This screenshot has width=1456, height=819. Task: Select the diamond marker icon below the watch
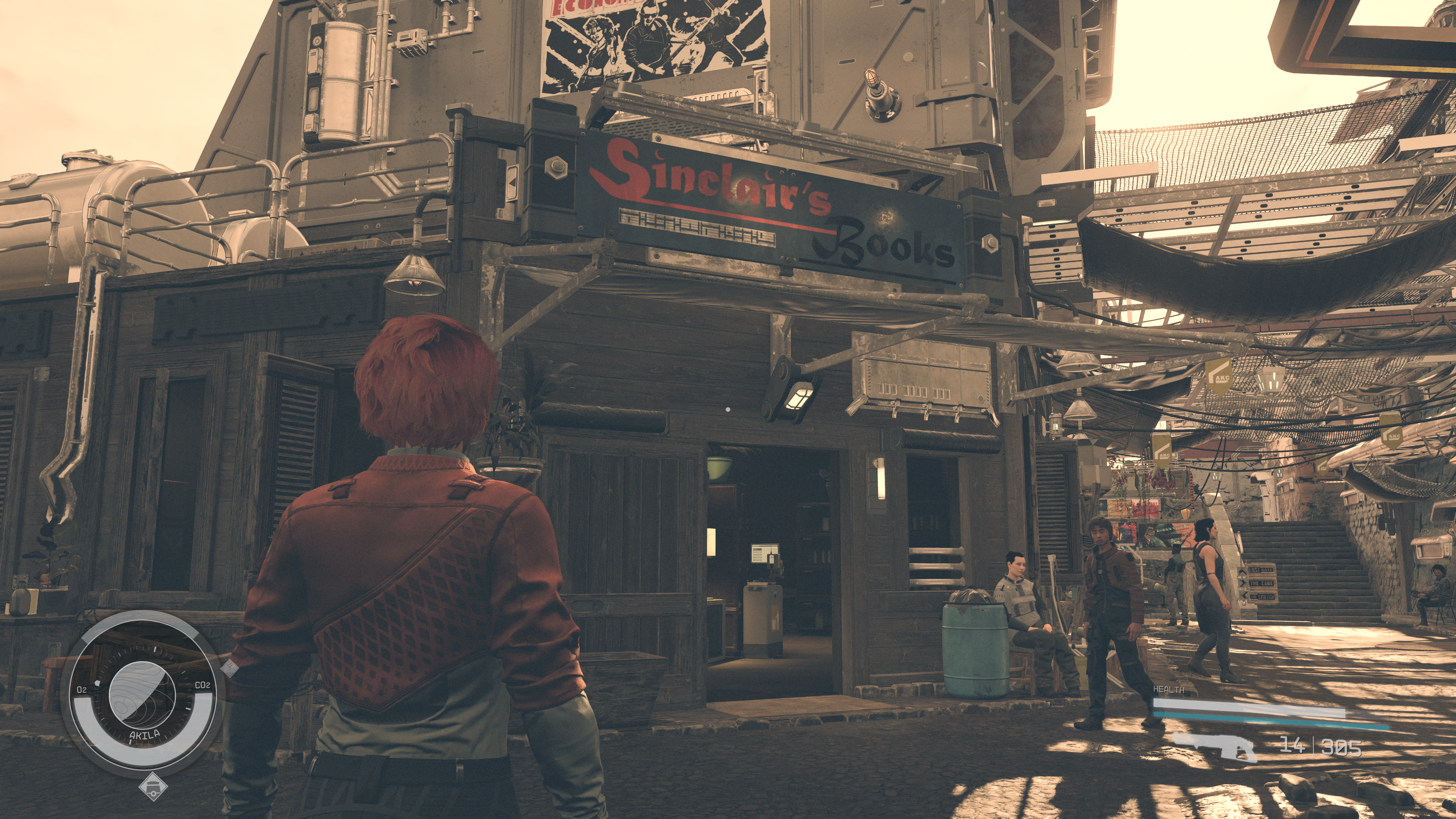pyautogui.click(x=152, y=786)
